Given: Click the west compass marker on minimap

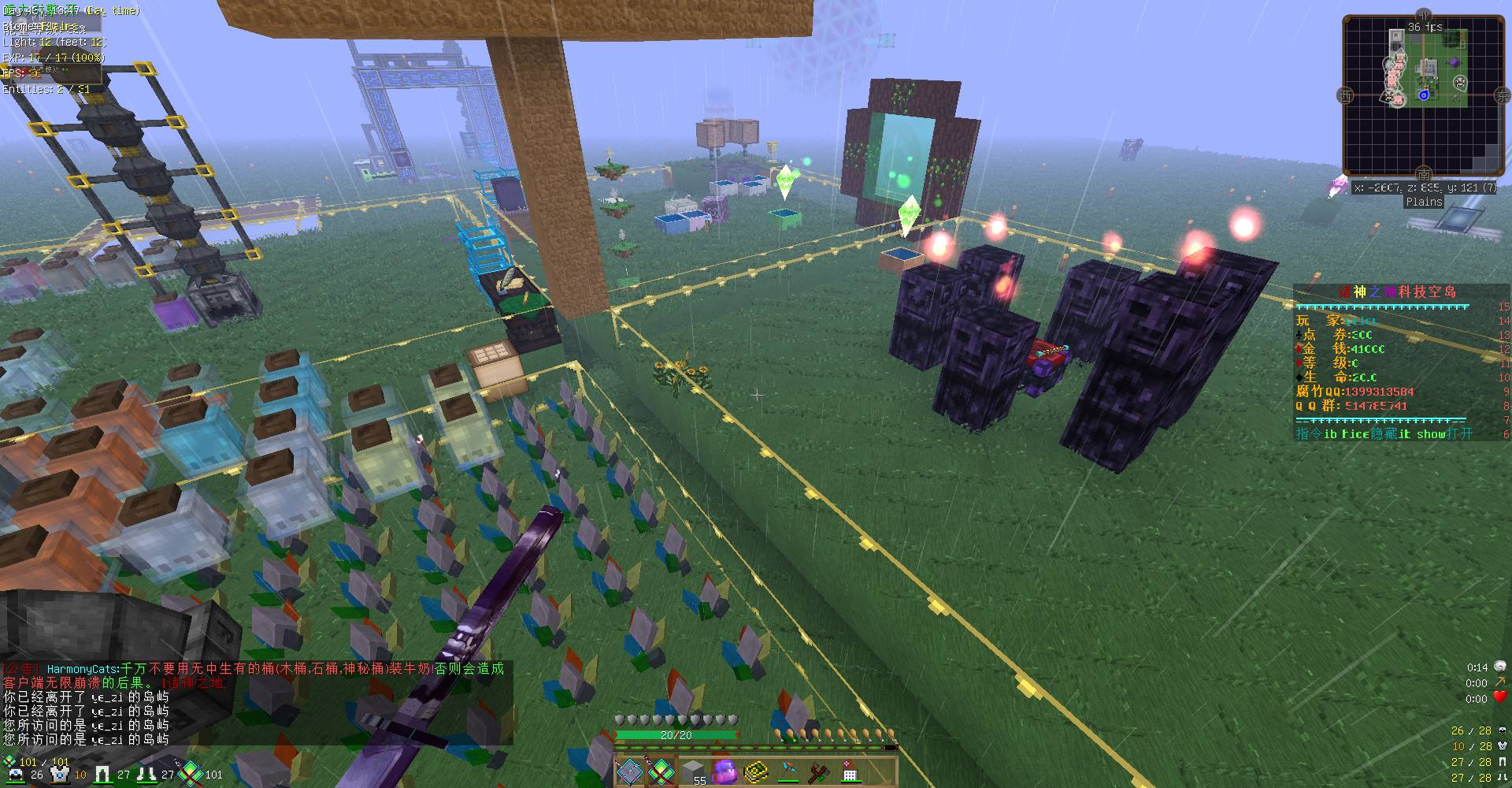Looking at the screenshot, I should (1344, 96).
